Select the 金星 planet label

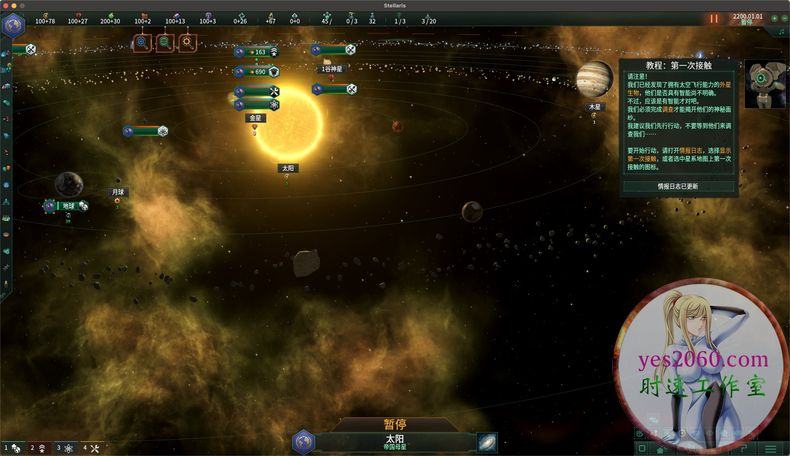(x=256, y=117)
